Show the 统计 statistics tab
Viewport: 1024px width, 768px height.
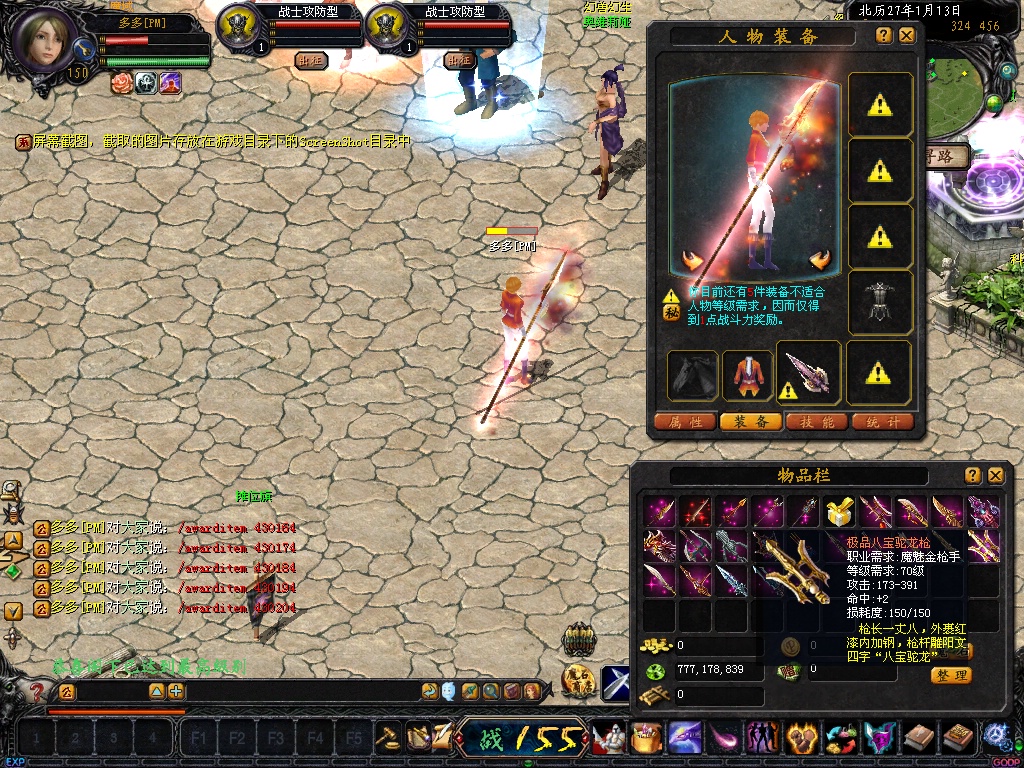[883, 422]
